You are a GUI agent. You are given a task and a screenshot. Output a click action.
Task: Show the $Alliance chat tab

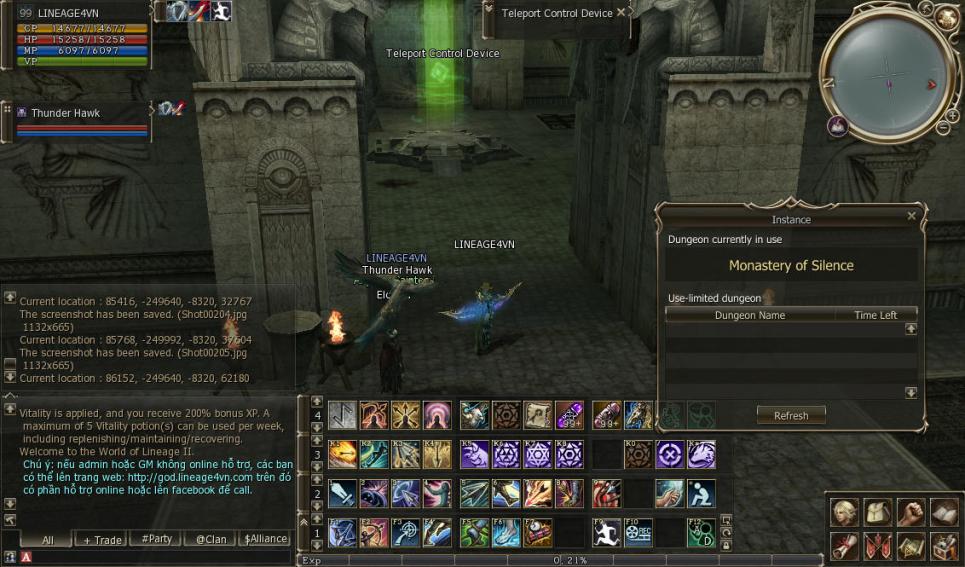point(265,539)
